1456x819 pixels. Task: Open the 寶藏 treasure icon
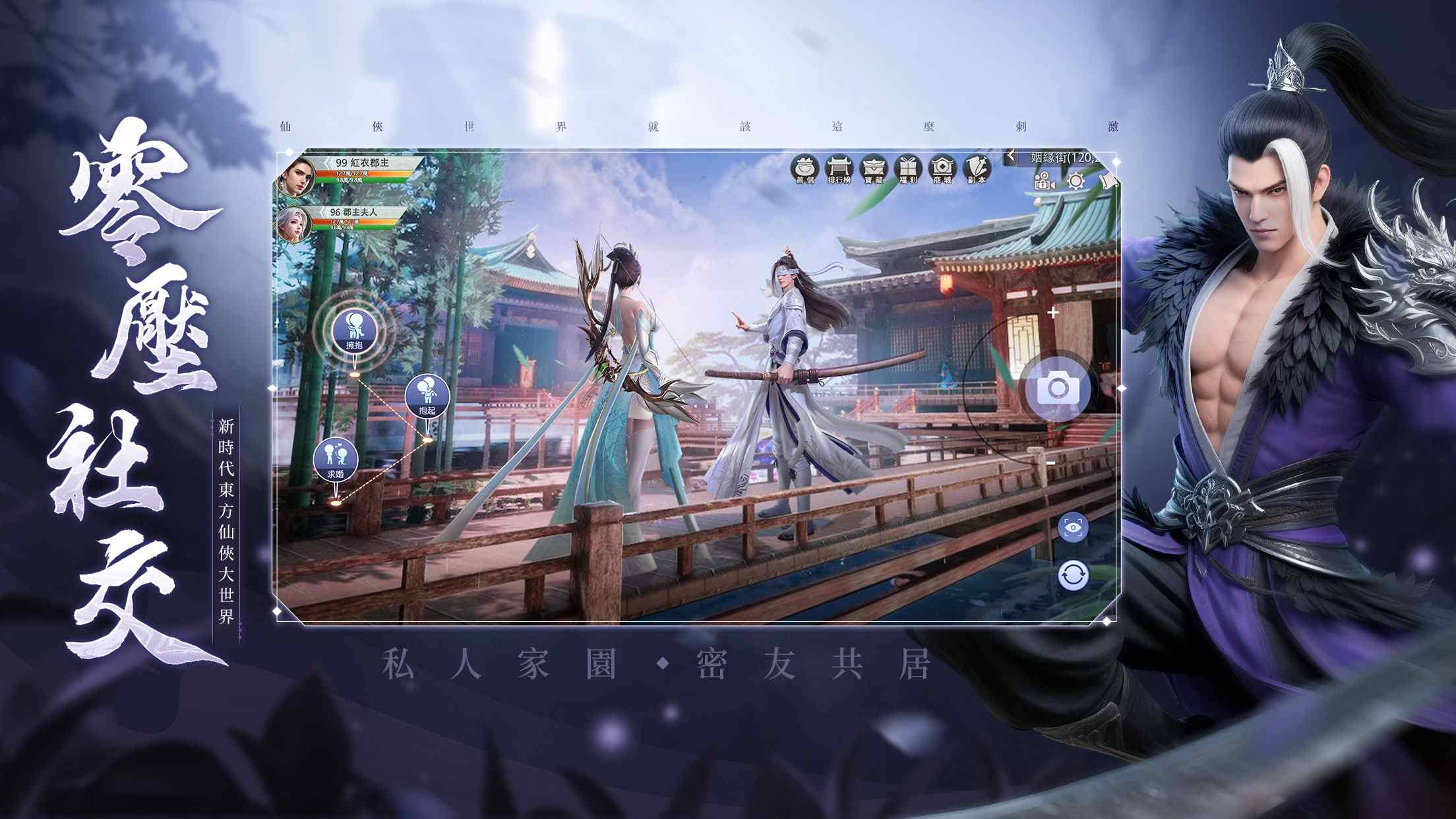[874, 170]
